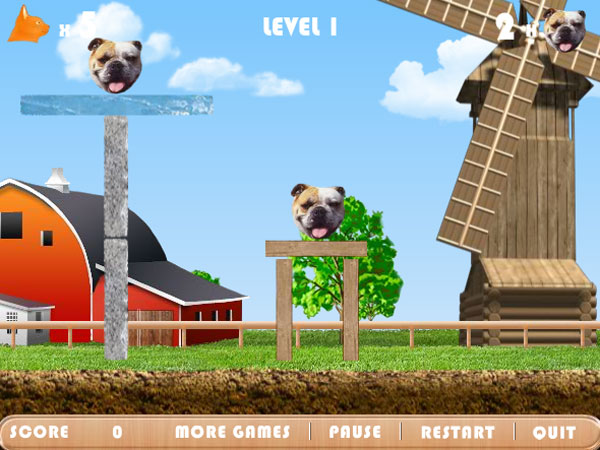The width and height of the screenshot is (600, 450).
Task: Pause the game
Action: pos(355,432)
